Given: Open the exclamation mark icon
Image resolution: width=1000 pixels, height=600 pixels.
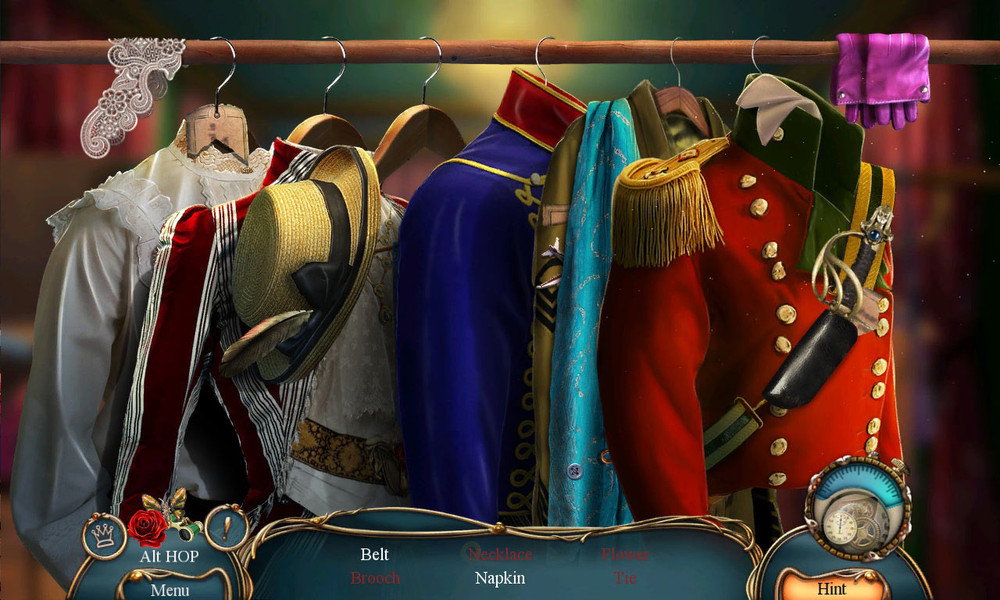Looking at the screenshot, I should [x=226, y=527].
